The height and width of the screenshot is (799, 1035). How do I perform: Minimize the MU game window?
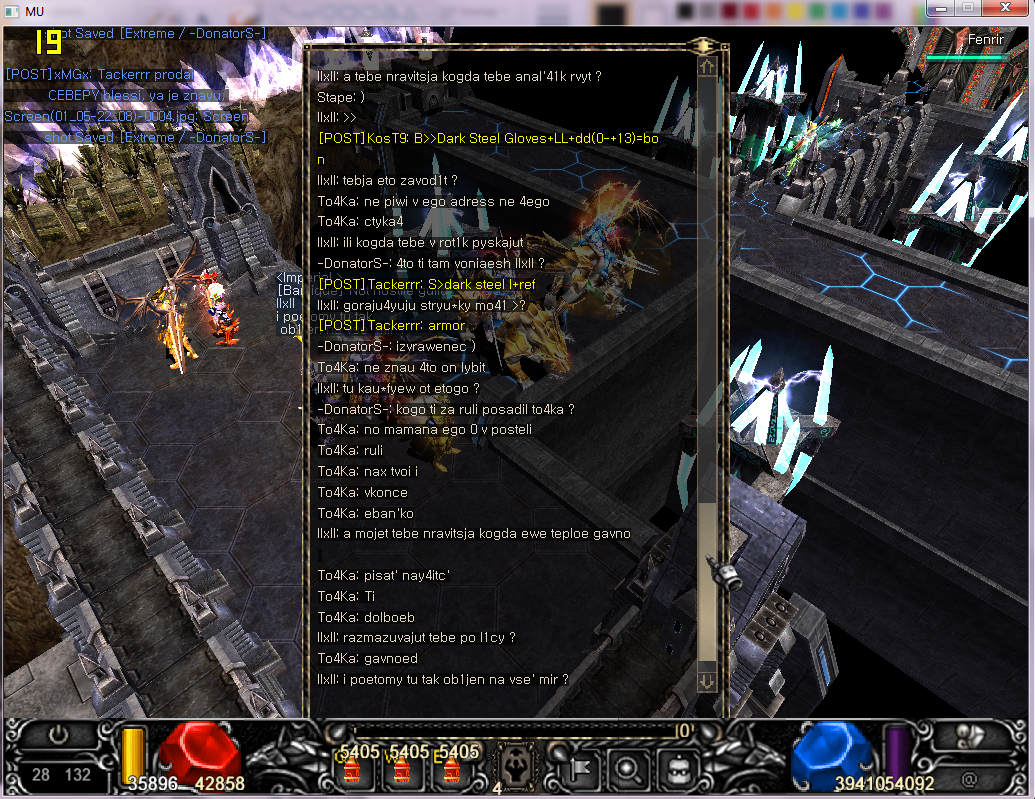(x=941, y=8)
